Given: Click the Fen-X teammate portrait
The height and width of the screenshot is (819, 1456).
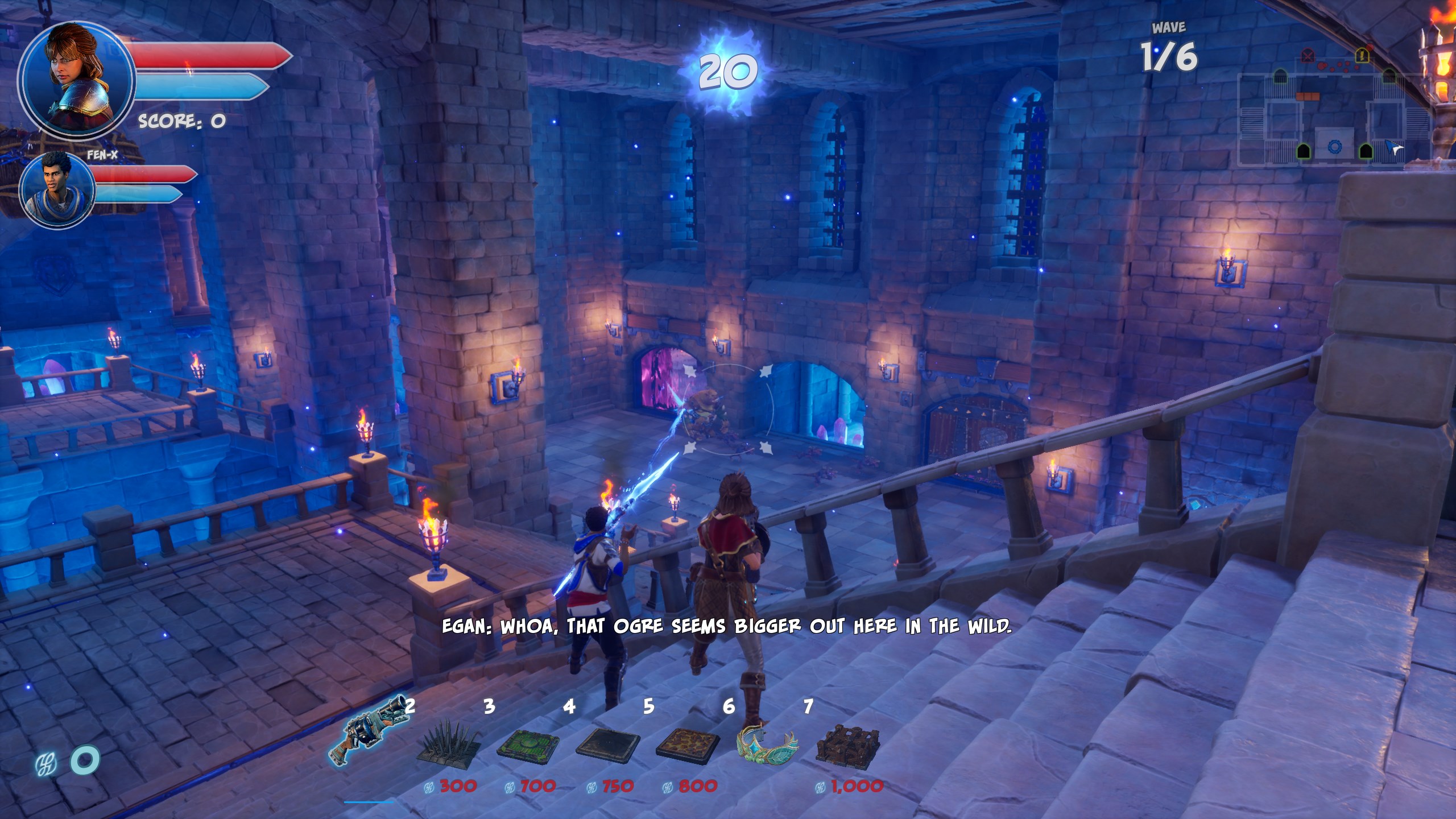Looking at the screenshot, I should click(57, 190).
